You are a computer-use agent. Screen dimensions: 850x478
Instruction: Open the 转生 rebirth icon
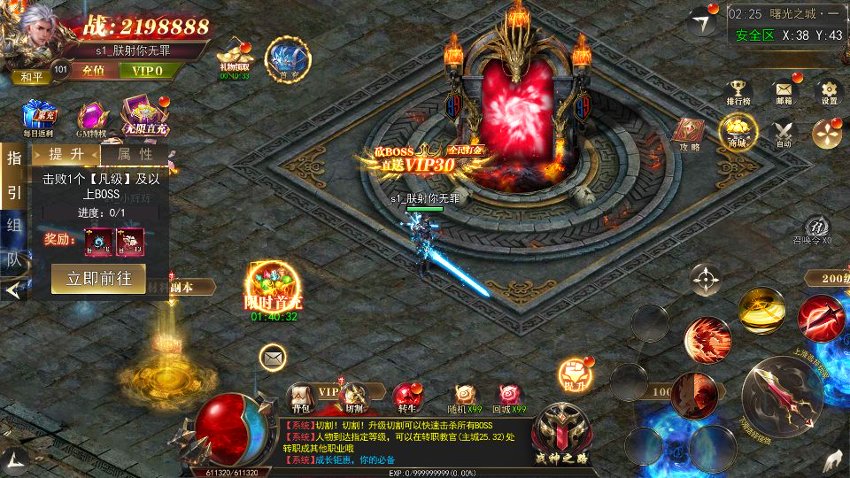click(405, 397)
